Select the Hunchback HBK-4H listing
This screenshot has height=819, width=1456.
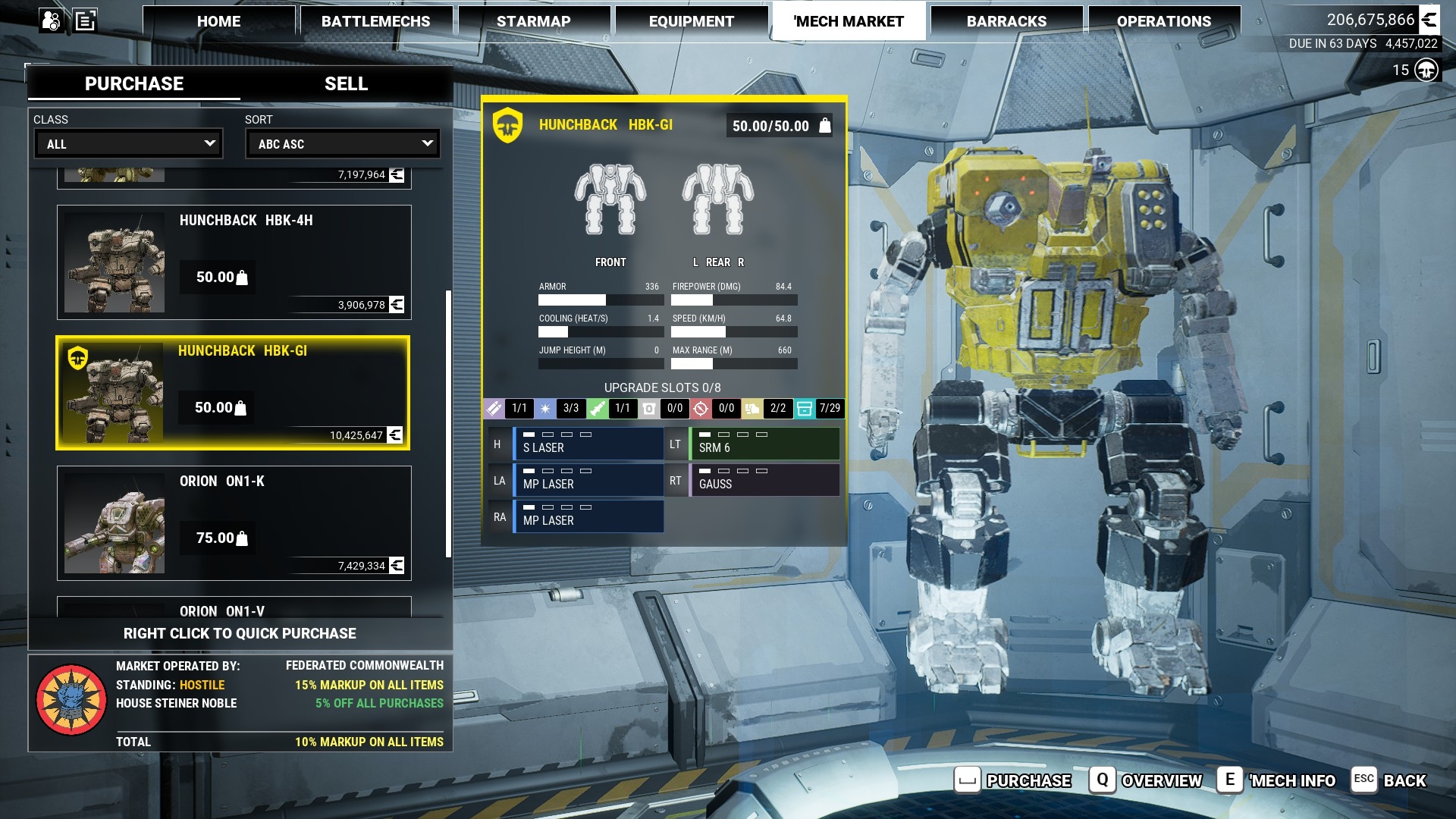234,262
